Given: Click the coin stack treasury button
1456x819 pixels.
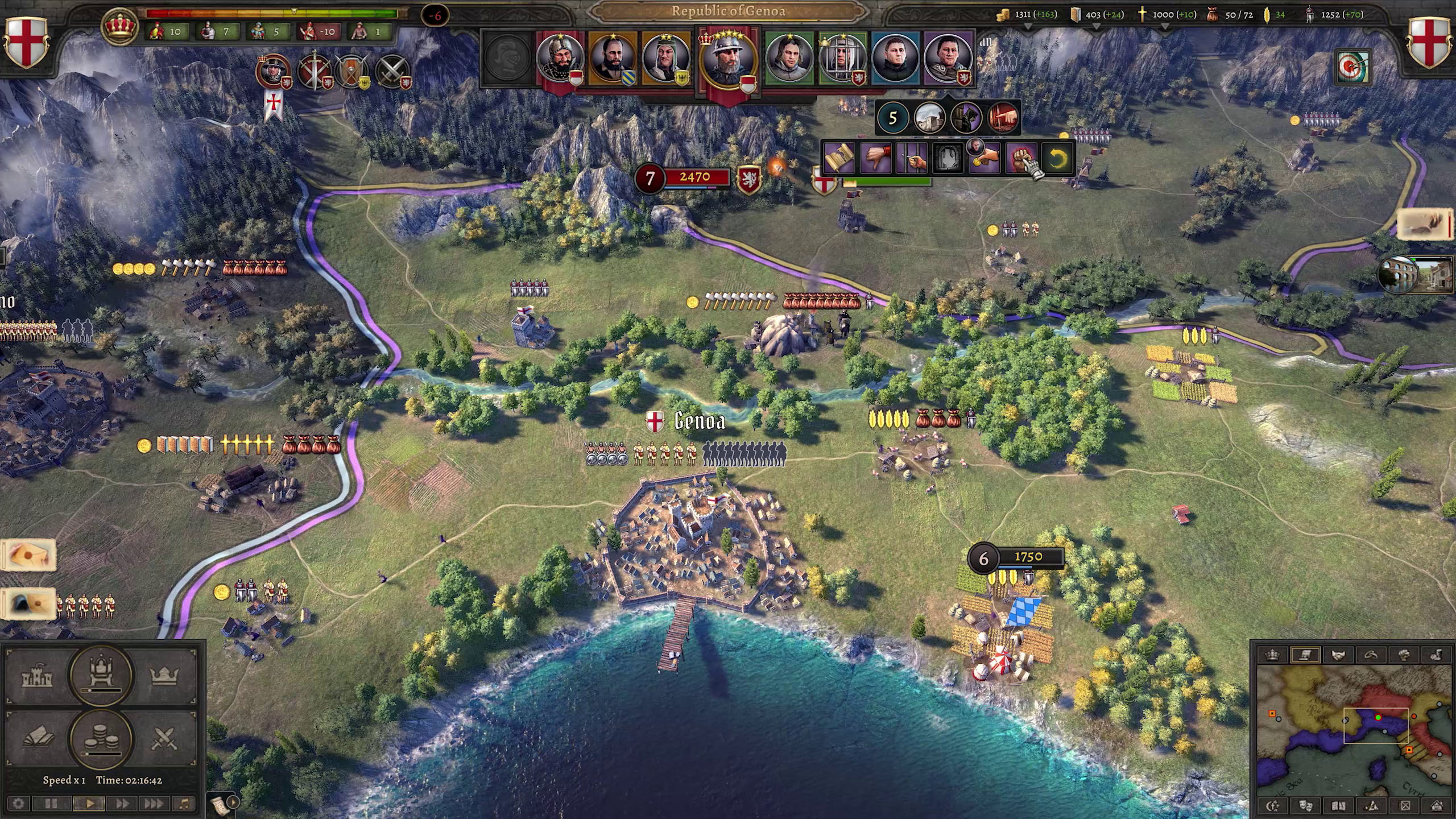Looking at the screenshot, I should 101,739.
